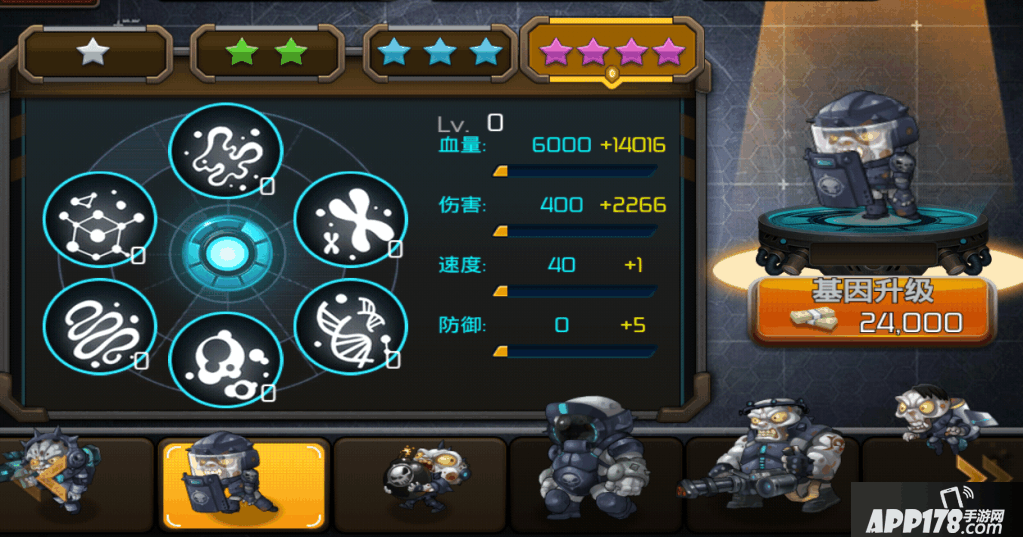This screenshot has width=1023, height=537.
Task: Click the 基因升级 upgrade button
Action: pos(872,308)
